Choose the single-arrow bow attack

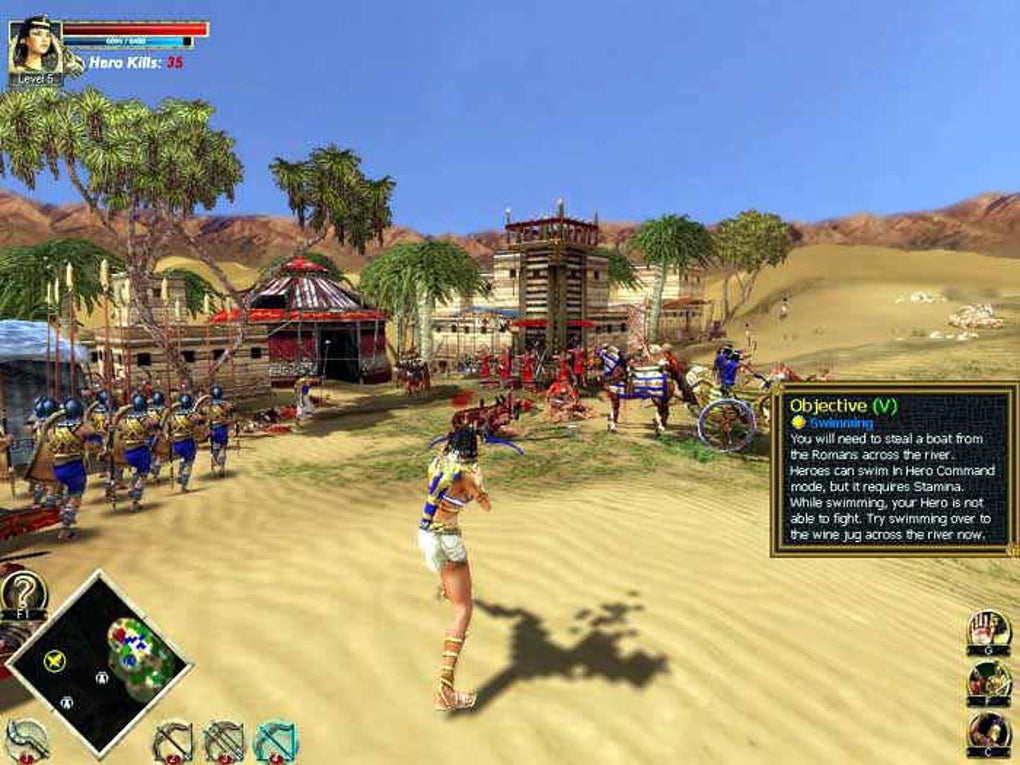click(x=172, y=742)
